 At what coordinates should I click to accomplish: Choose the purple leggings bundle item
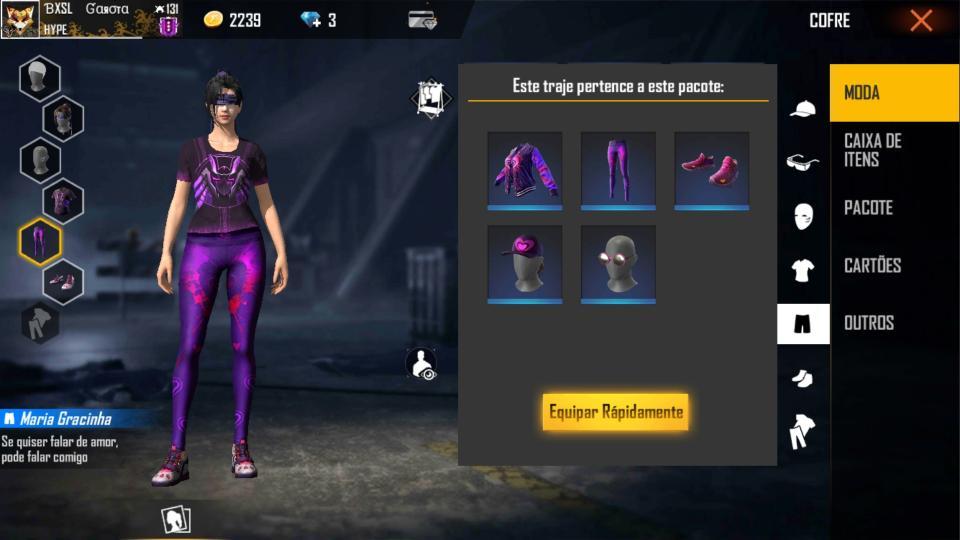[x=618, y=170]
